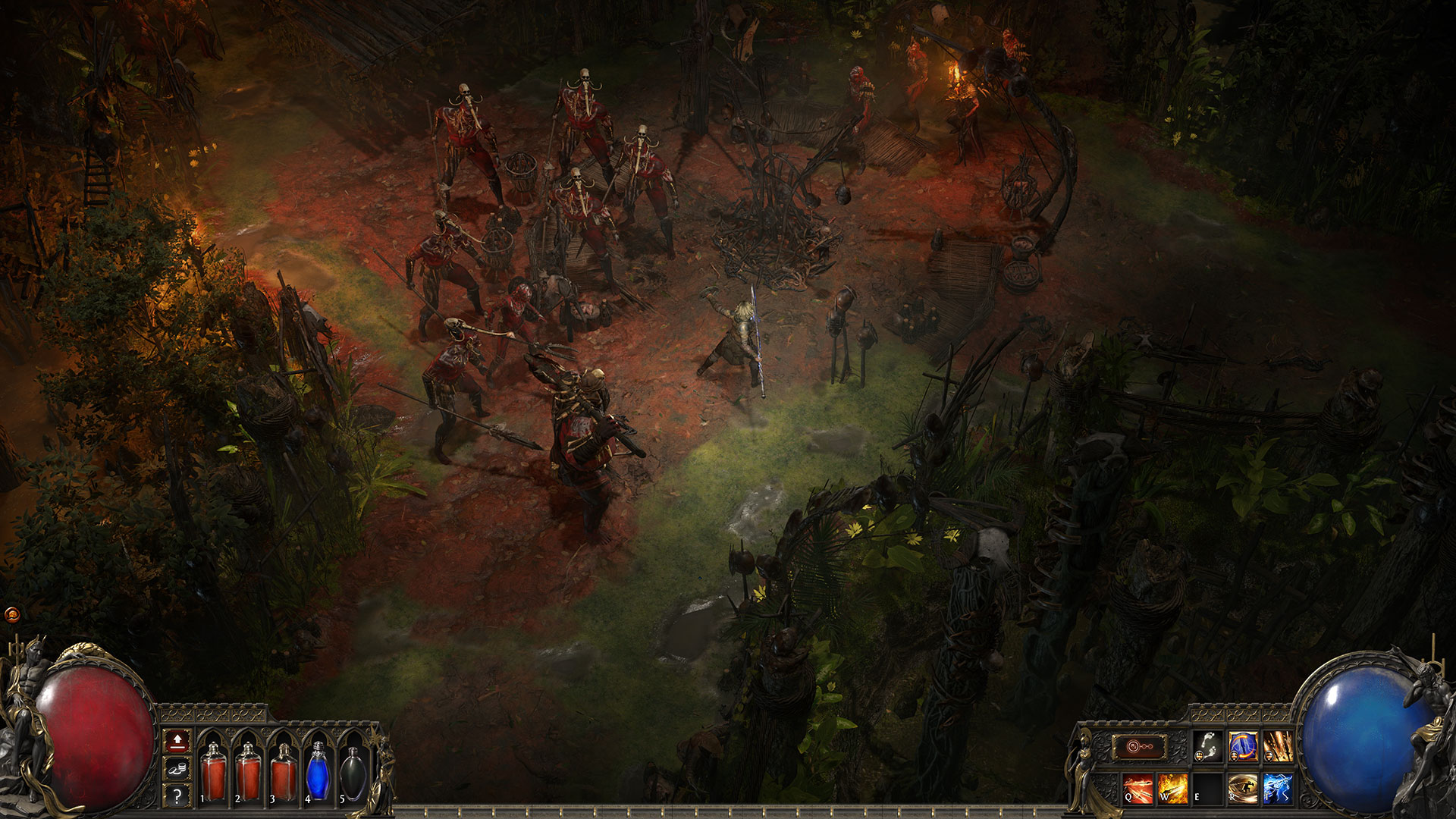Use the R-slot whirlwind attack skill
Screen dimensions: 1456x819
[1244, 787]
